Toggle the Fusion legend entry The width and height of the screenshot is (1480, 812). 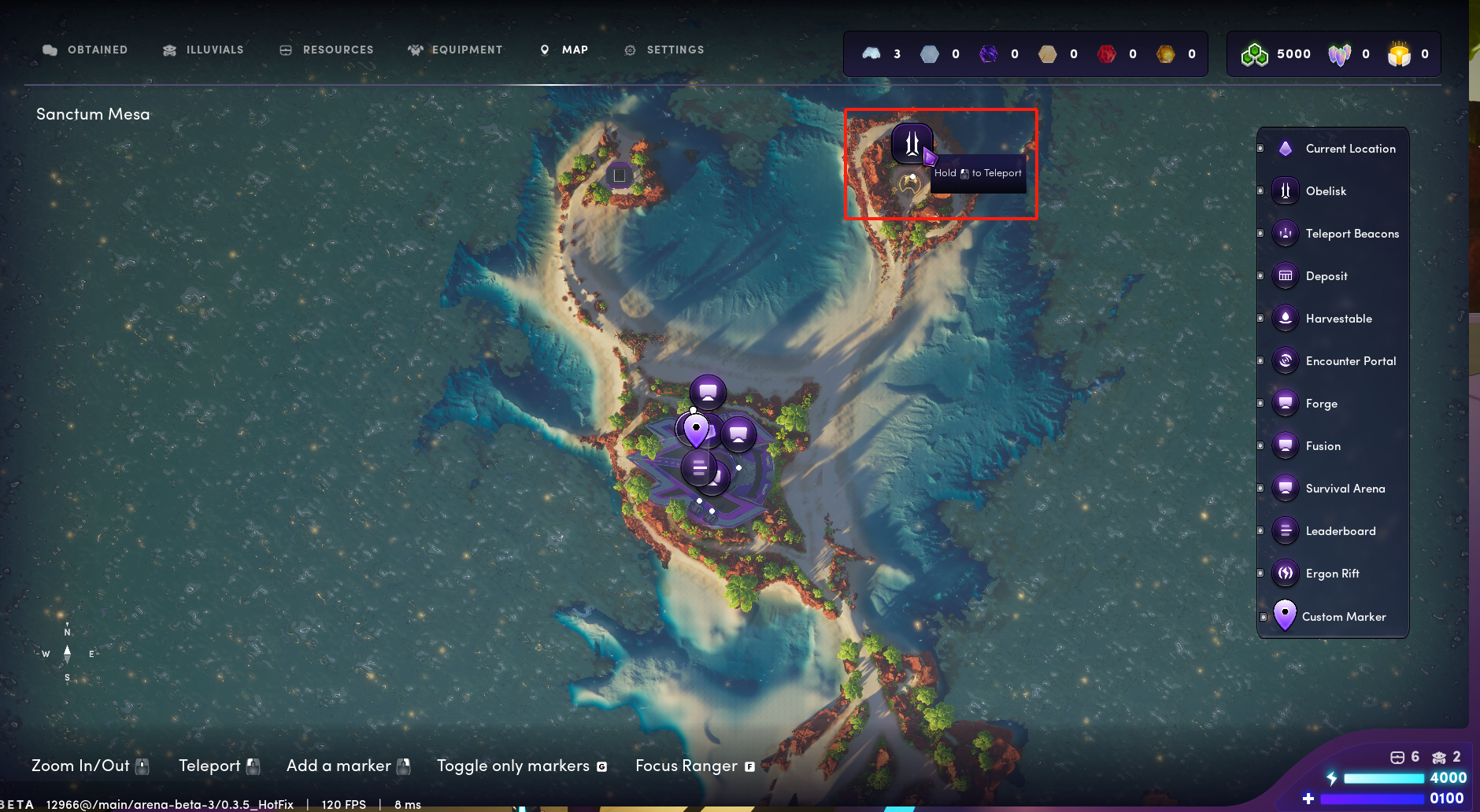click(1322, 446)
